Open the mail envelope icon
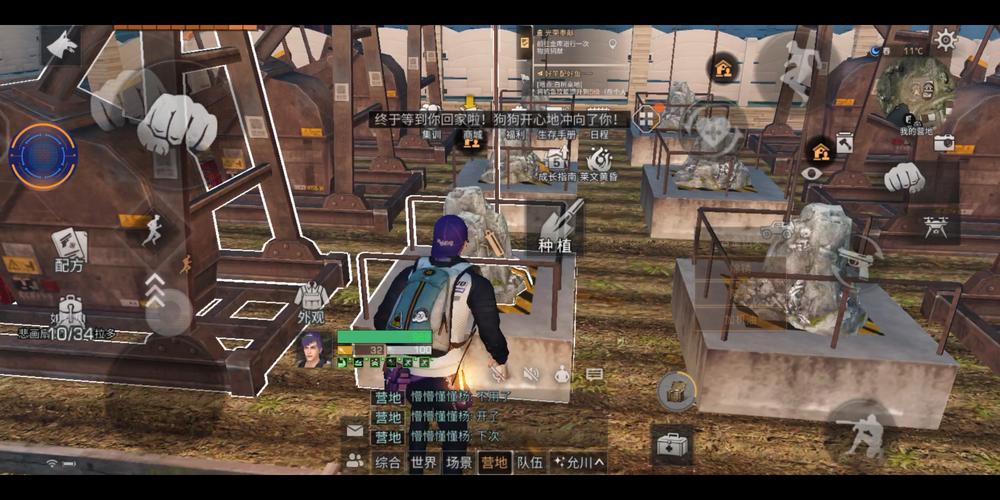The width and height of the screenshot is (1000, 500). [354, 431]
